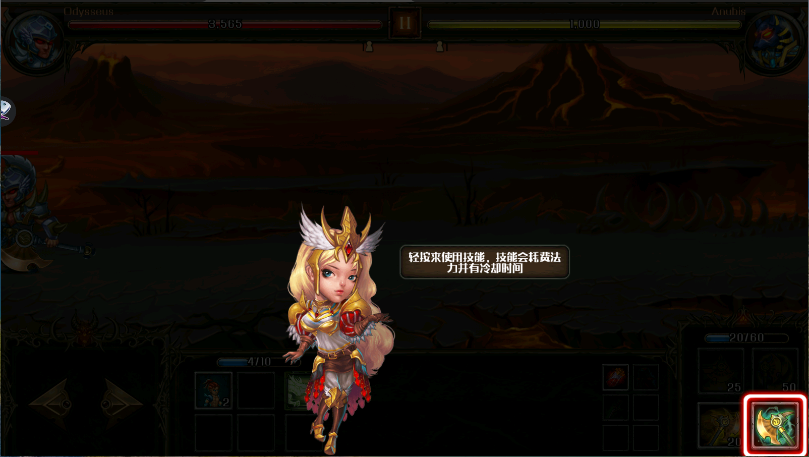Select the red item slot
The height and width of the screenshot is (457, 809).
(616, 377)
